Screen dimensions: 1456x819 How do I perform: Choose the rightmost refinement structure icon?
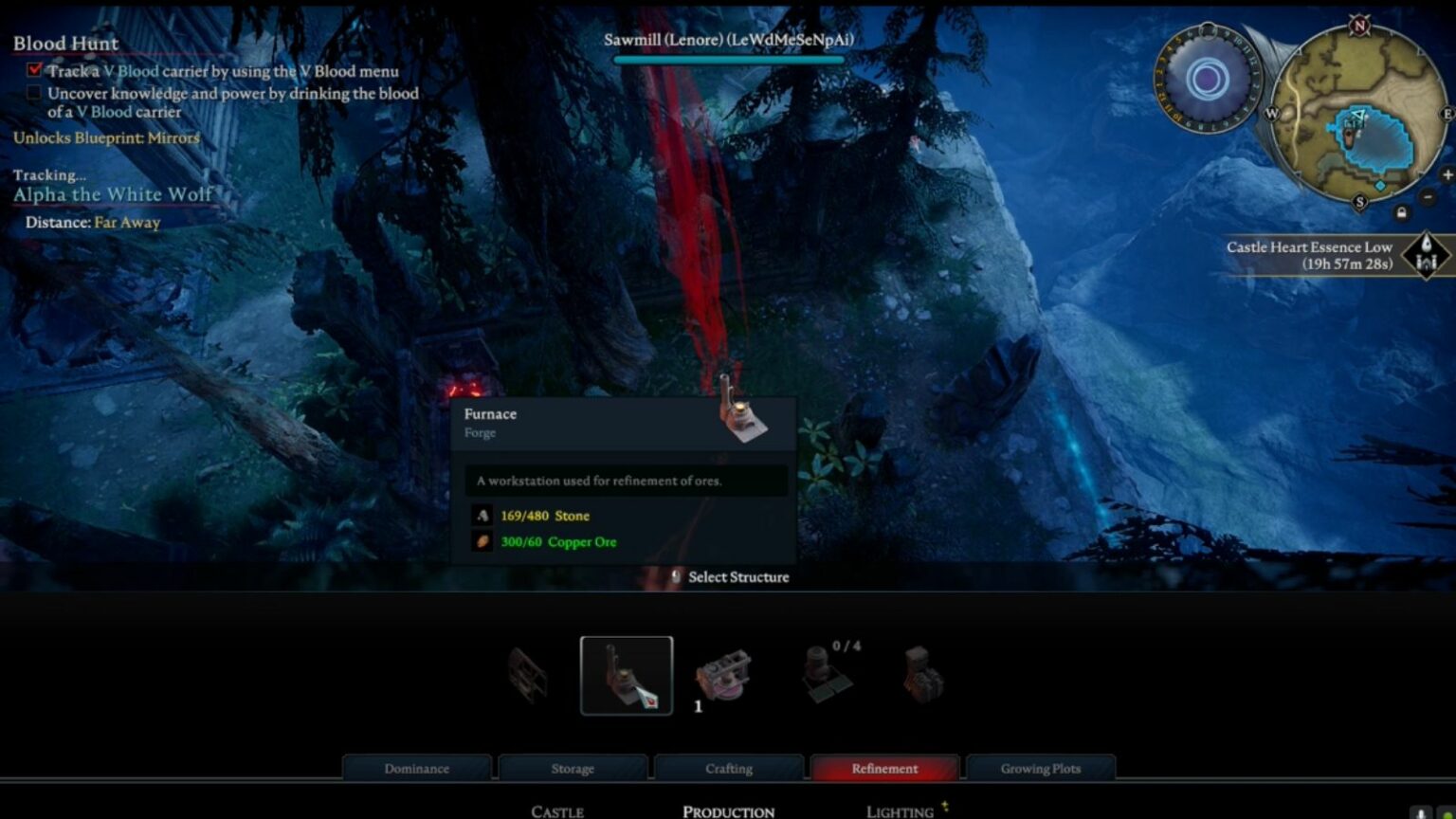pyautogui.click(x=921, y=675)
